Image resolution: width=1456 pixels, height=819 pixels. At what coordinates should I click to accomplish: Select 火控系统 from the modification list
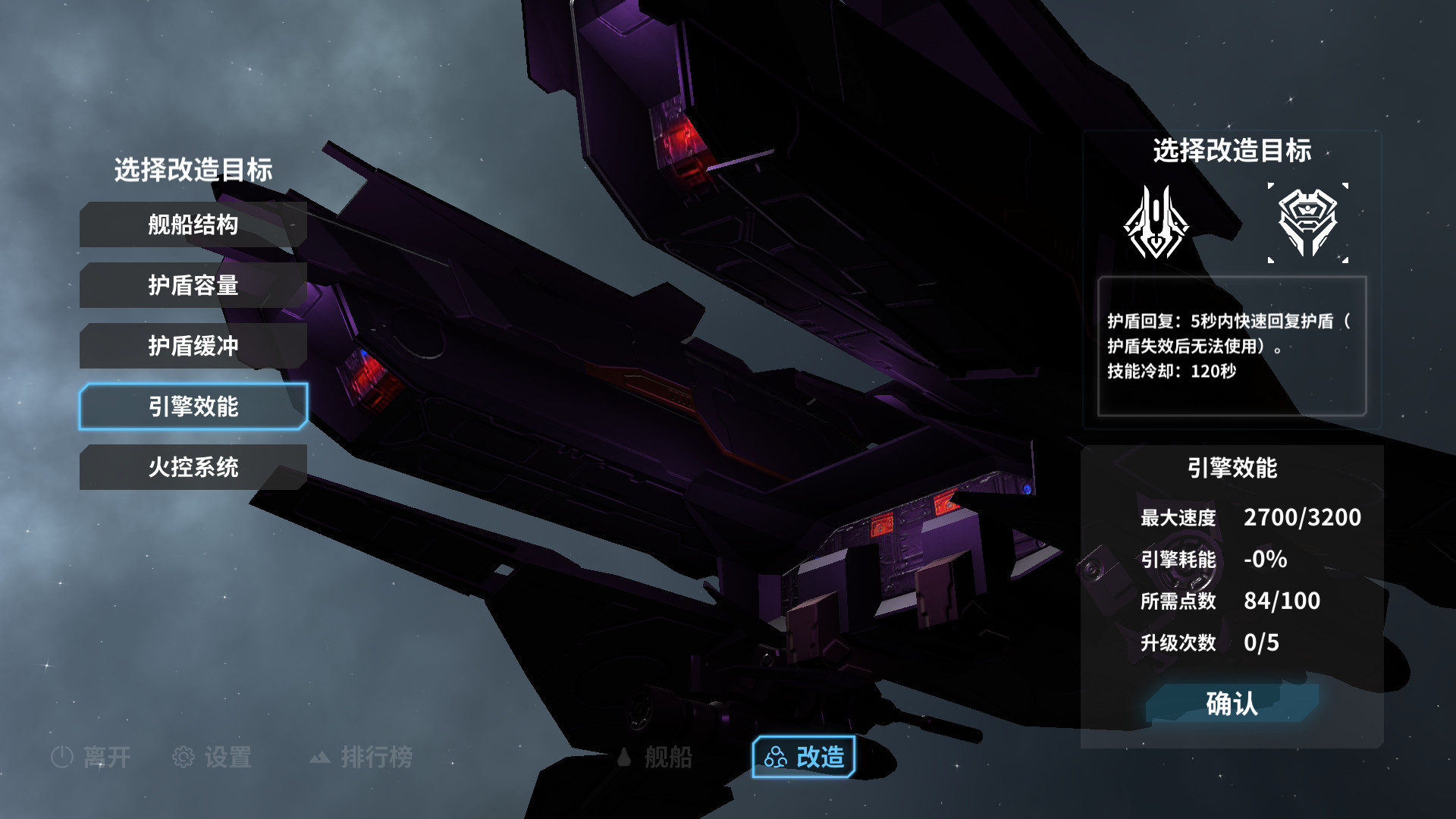click(192, 469)
